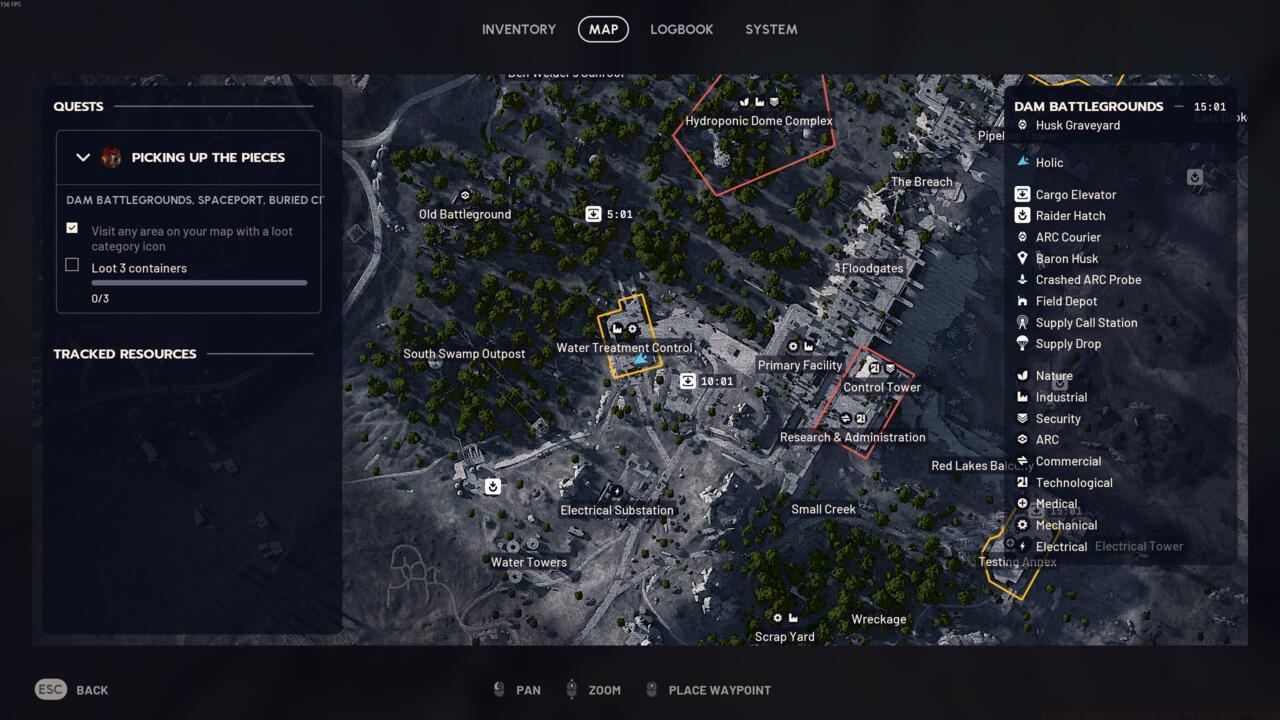Click the Holic icon in the legend
Viewport: 1280px width, 720px height.
tap(1022, 162)
